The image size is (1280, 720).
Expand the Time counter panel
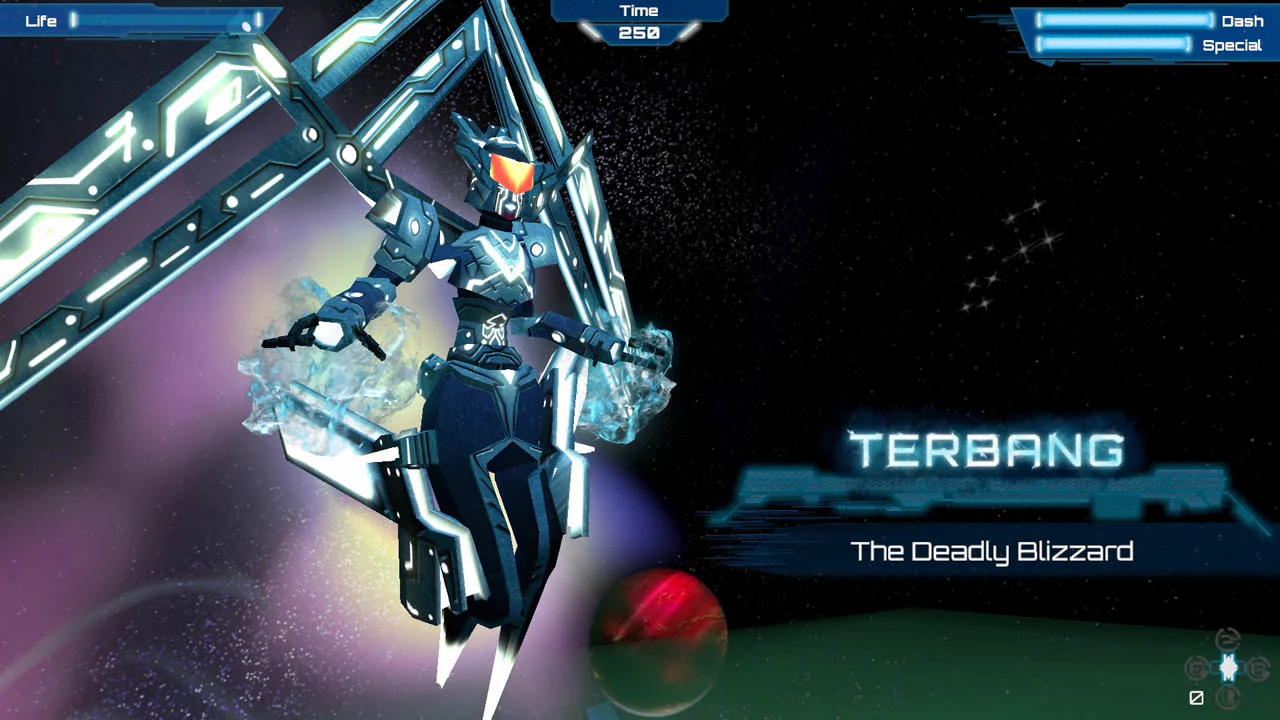click(637, 22)
